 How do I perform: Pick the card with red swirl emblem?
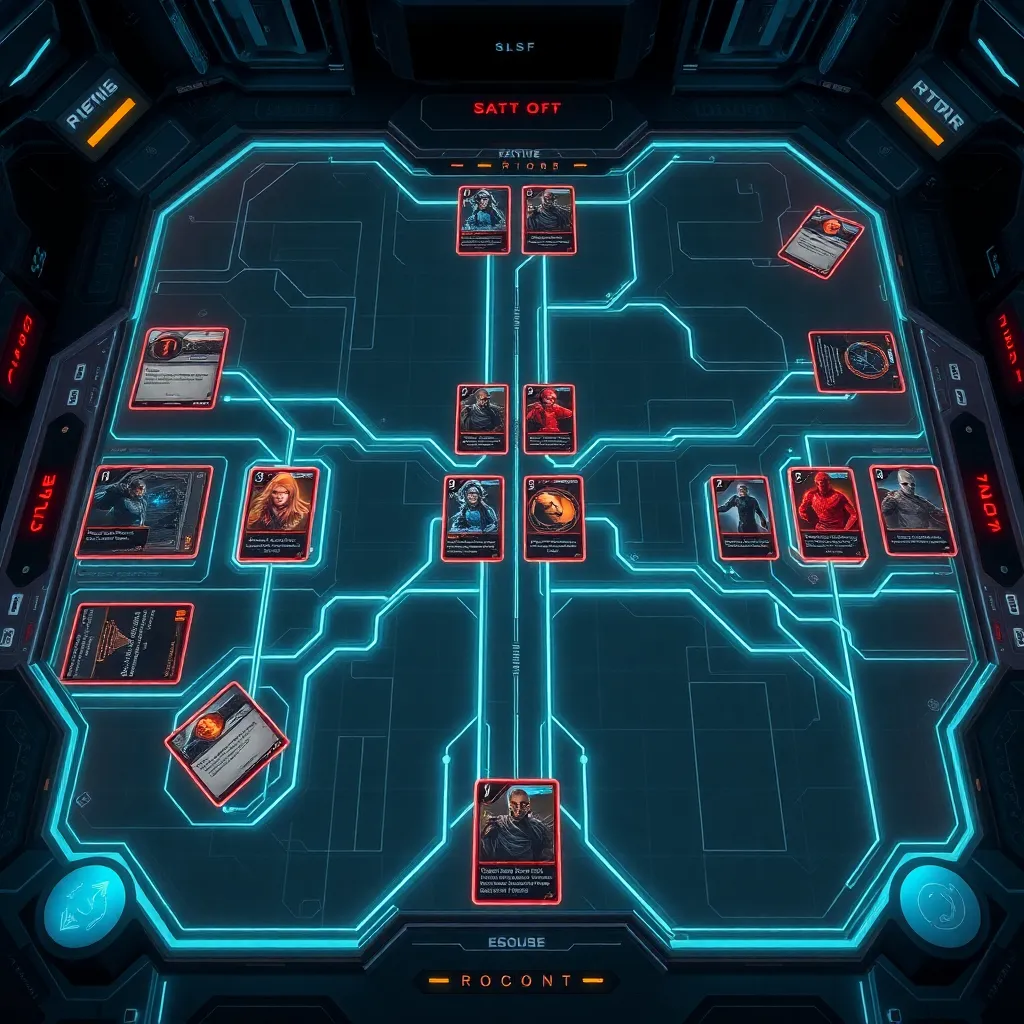(179, 368)
